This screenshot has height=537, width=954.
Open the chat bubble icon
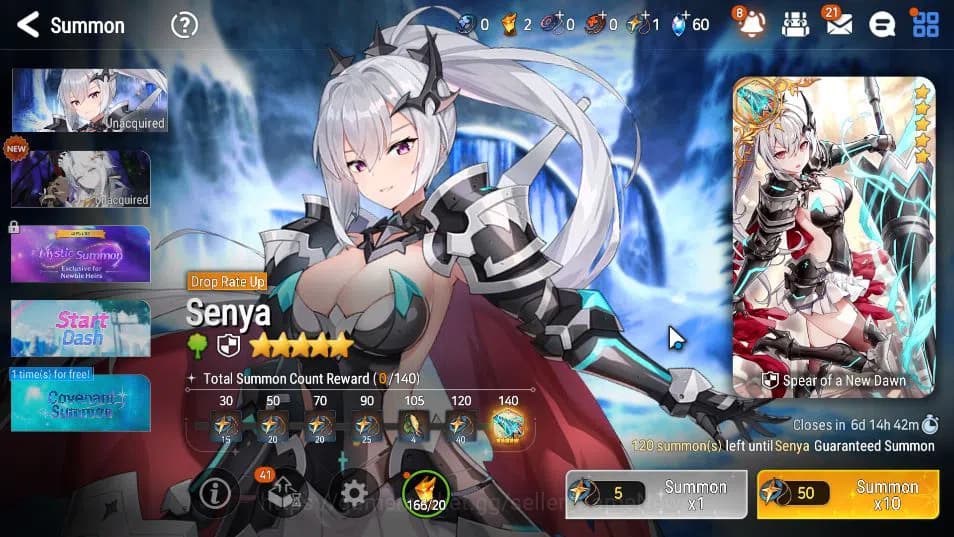tap(881, 25)
